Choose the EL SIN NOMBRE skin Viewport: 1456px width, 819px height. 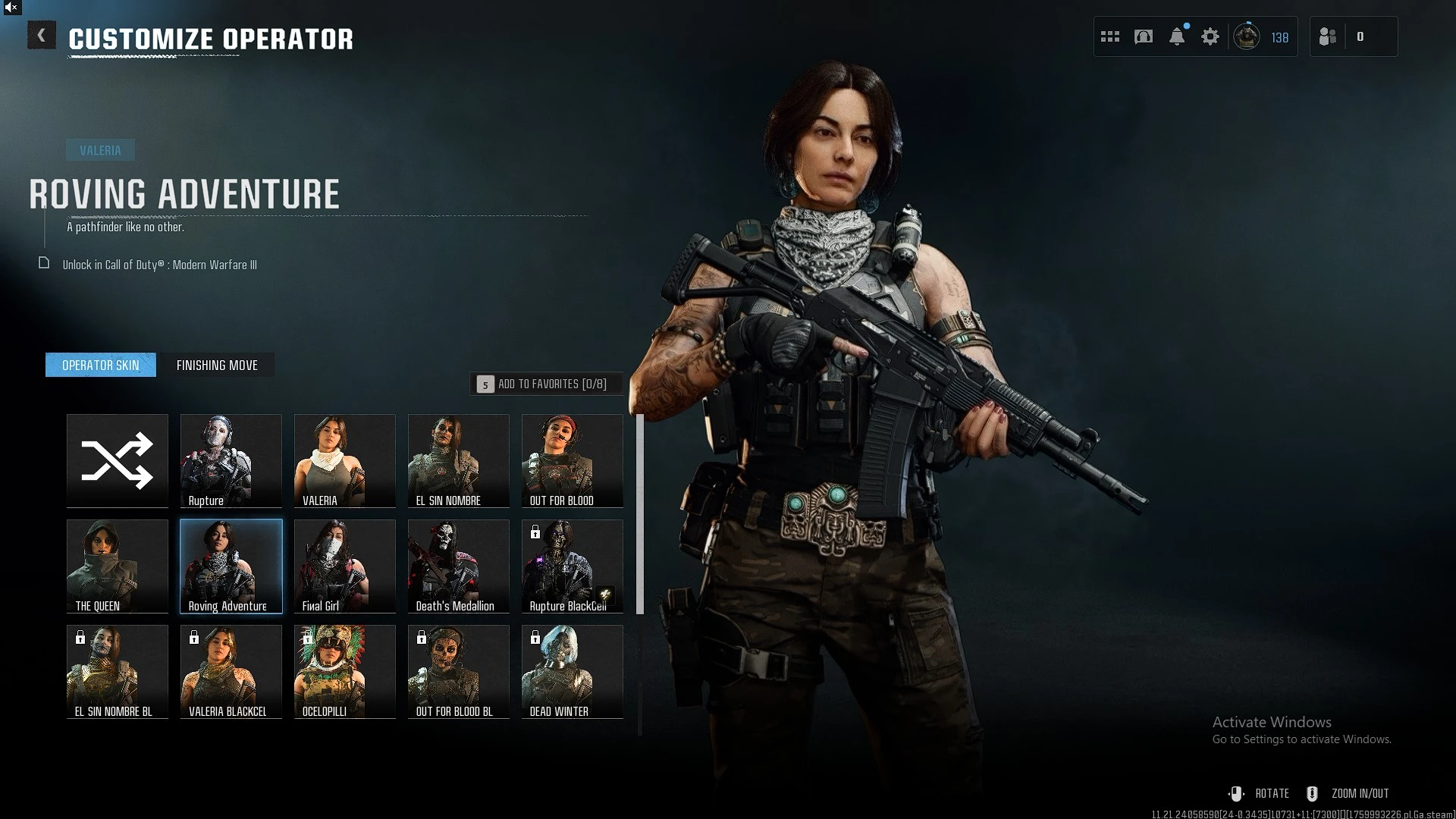coord(459,460)
